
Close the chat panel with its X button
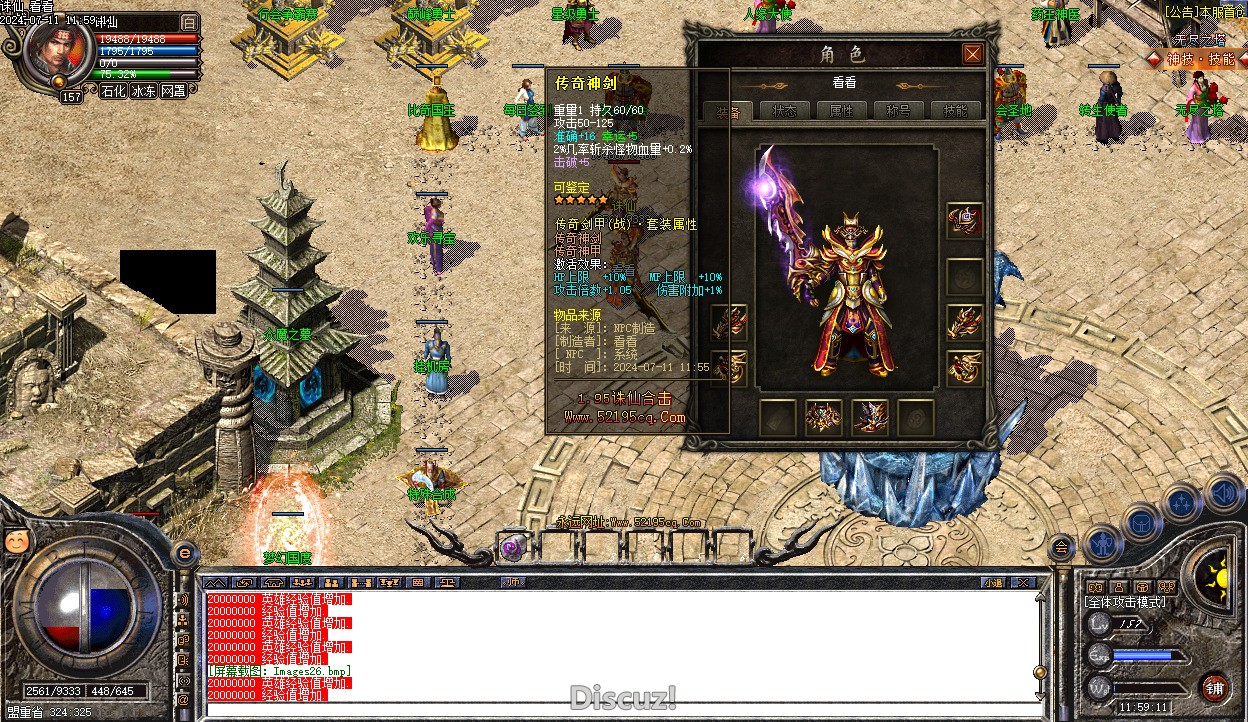pos(1022,582)
